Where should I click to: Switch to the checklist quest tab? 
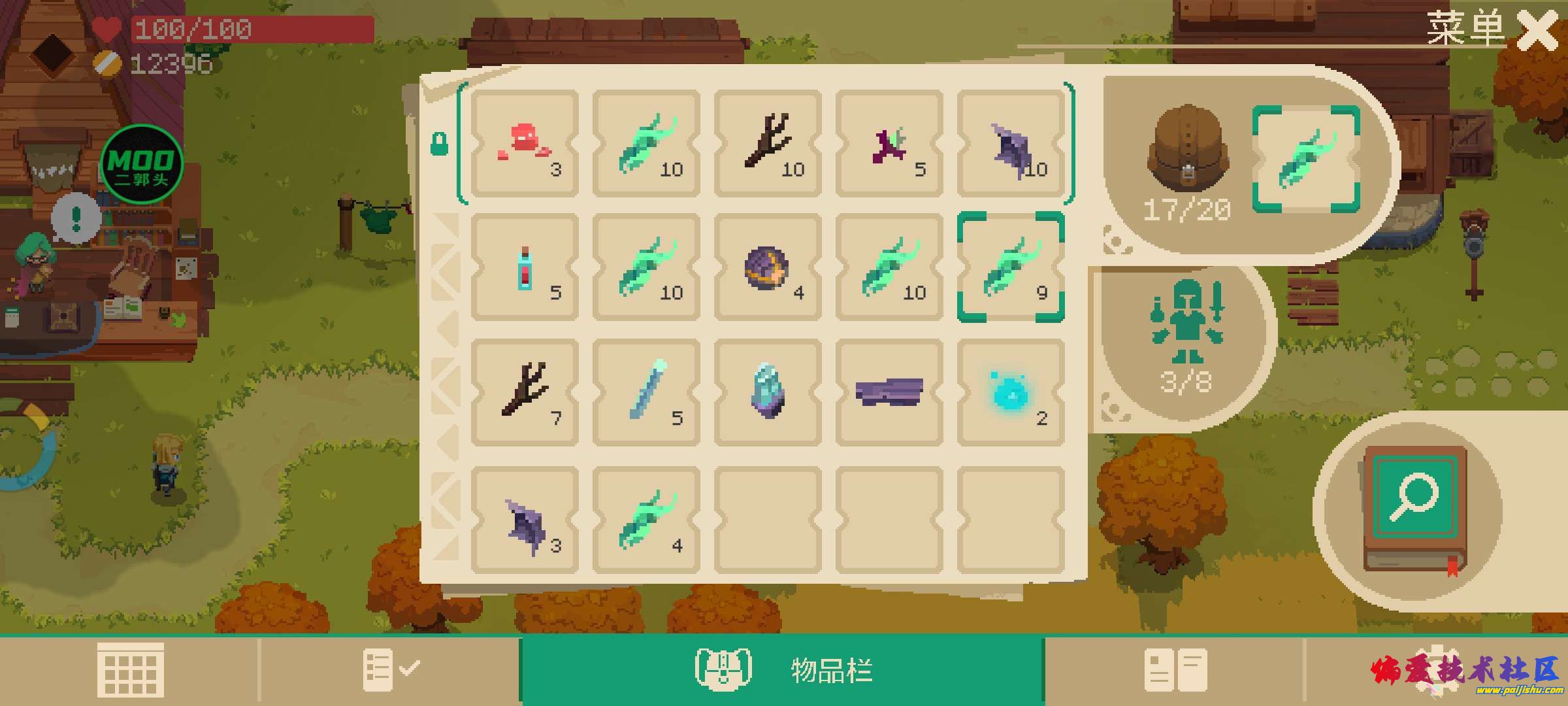point(390,669)
